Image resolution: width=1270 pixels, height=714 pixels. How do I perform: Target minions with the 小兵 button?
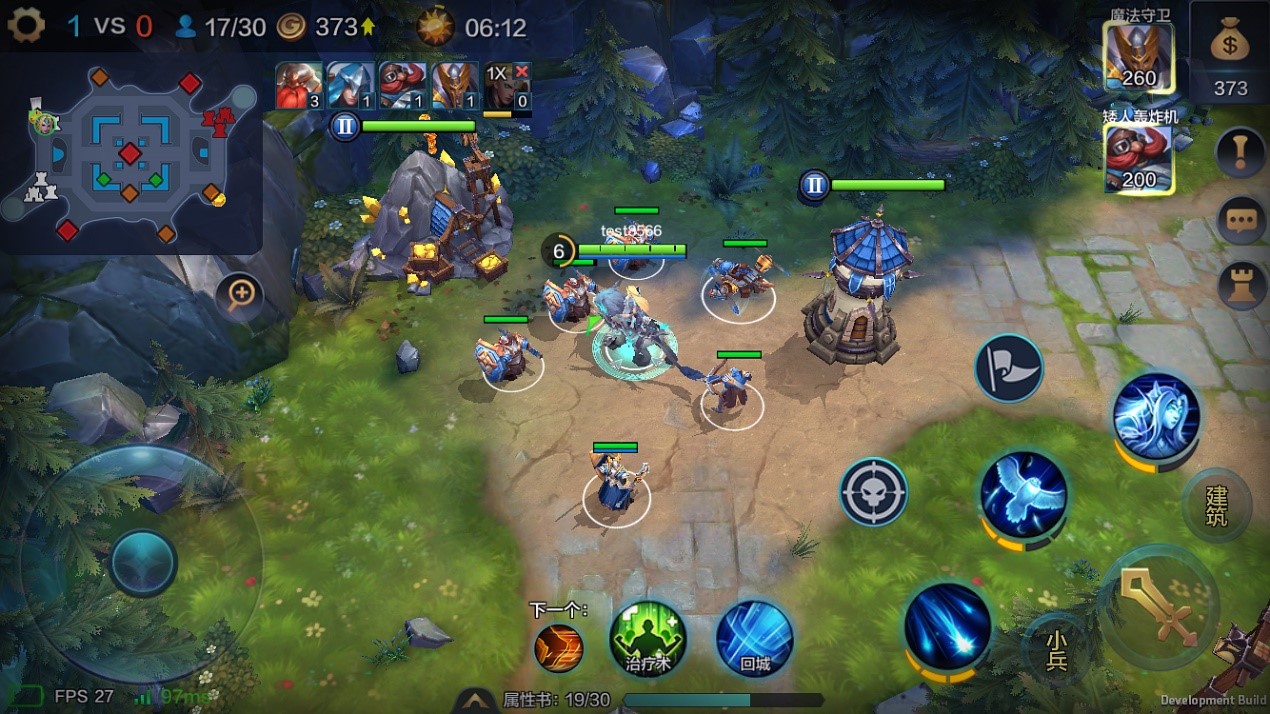[x=1056, y=648]
